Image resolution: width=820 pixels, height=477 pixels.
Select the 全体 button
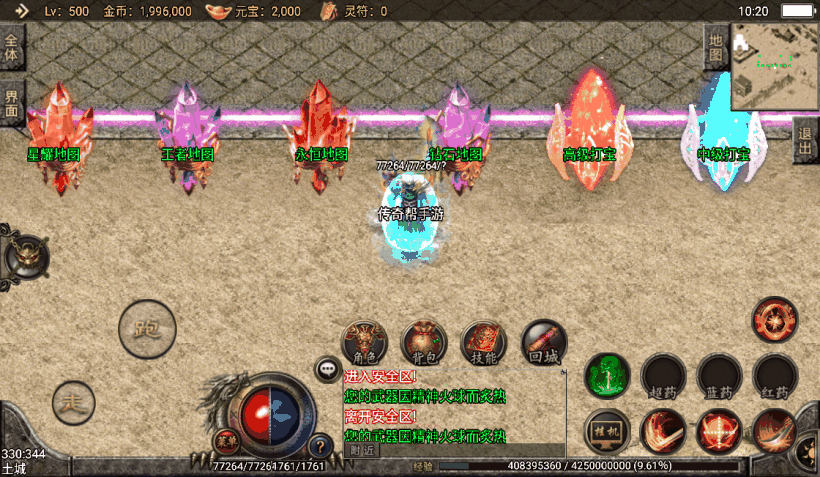pos(12,48)
